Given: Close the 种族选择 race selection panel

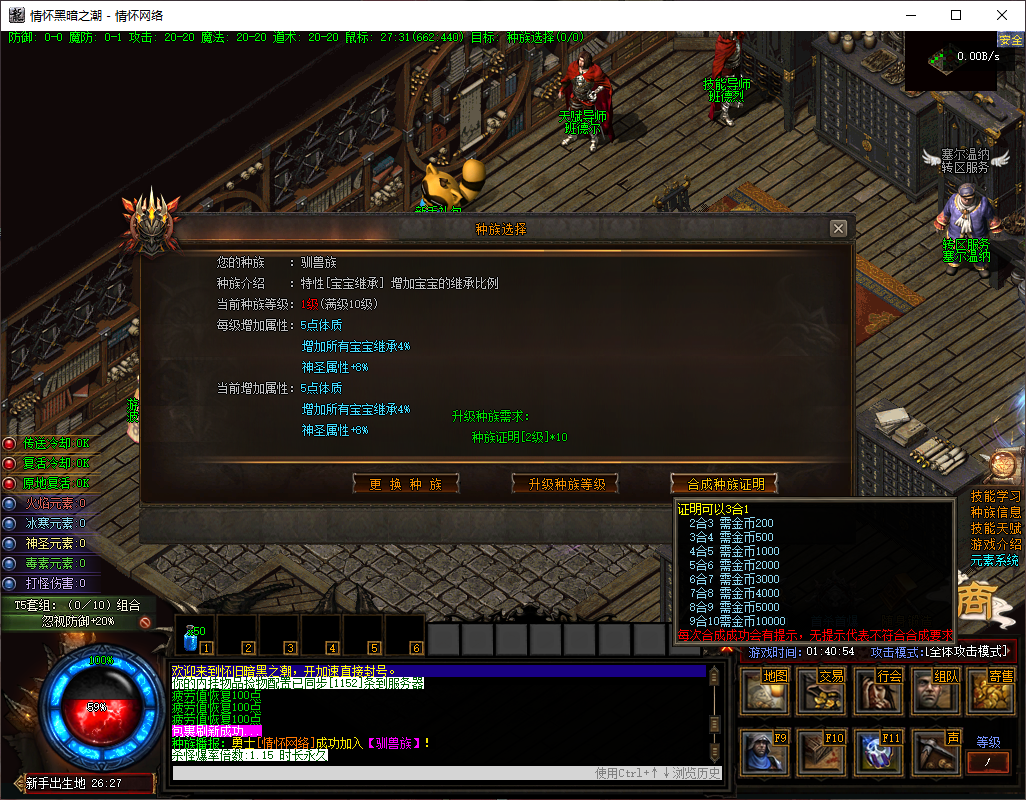Looking at the screenshot, I should [x=838, y=228].
